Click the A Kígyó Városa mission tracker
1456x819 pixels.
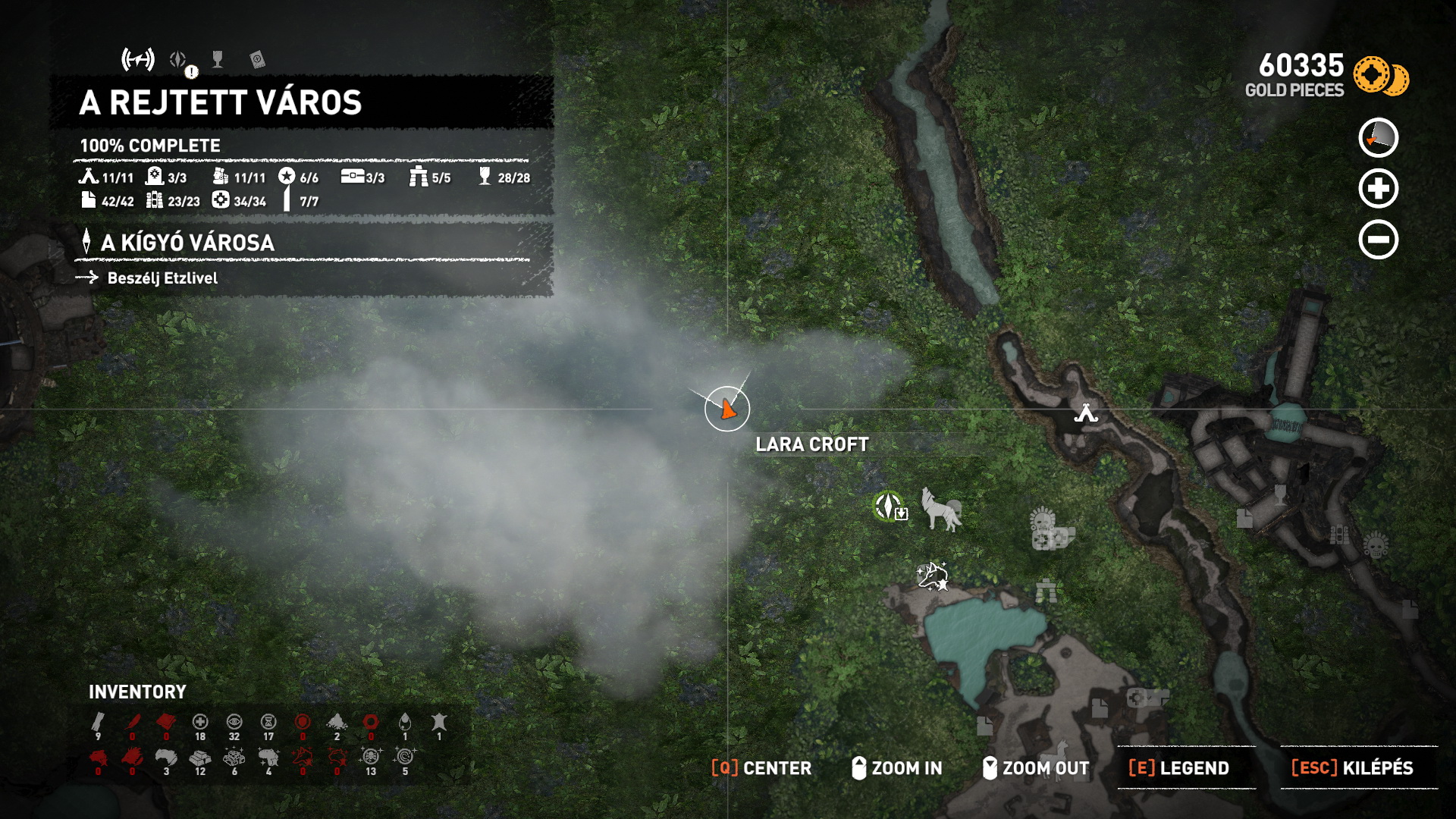tap(188, 243)
